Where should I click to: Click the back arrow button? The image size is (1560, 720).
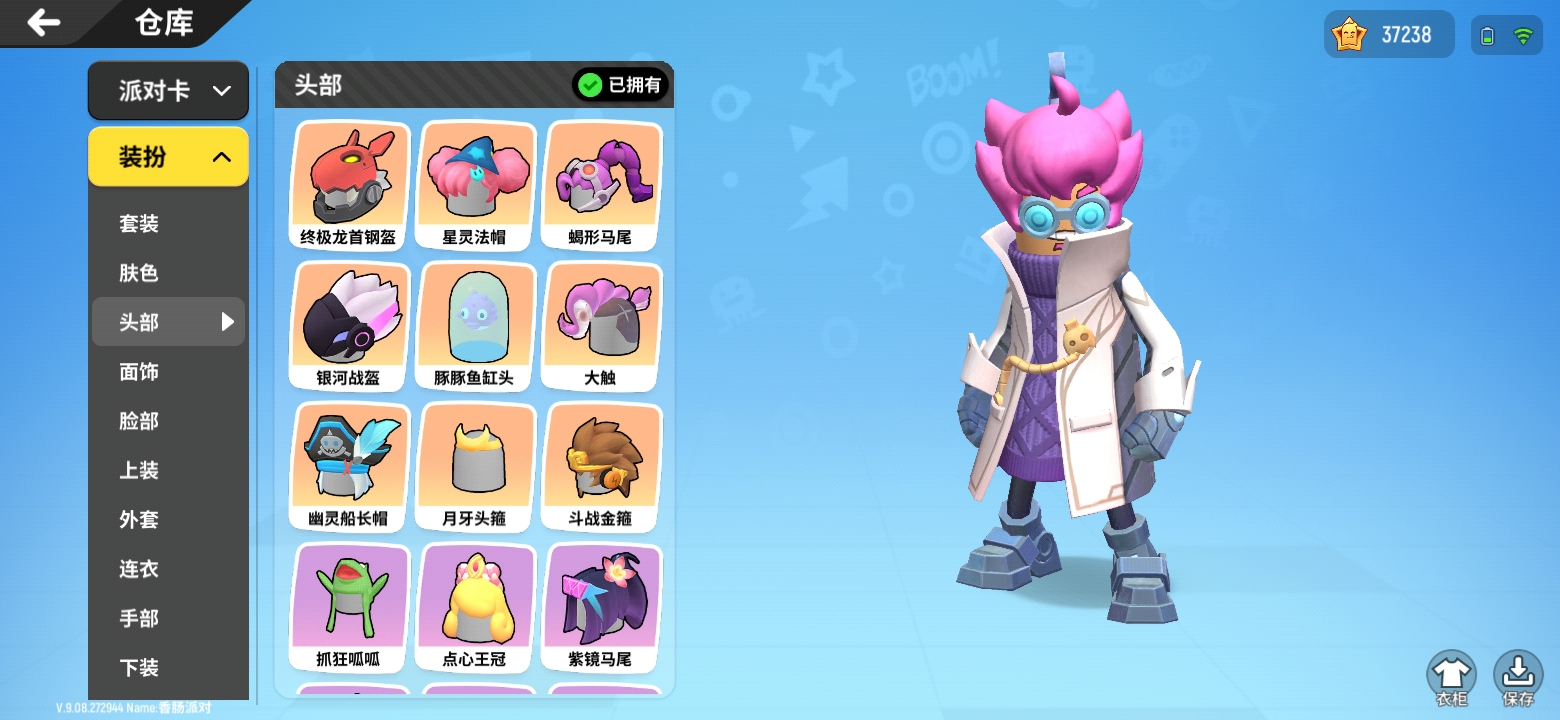click(43, 22)
